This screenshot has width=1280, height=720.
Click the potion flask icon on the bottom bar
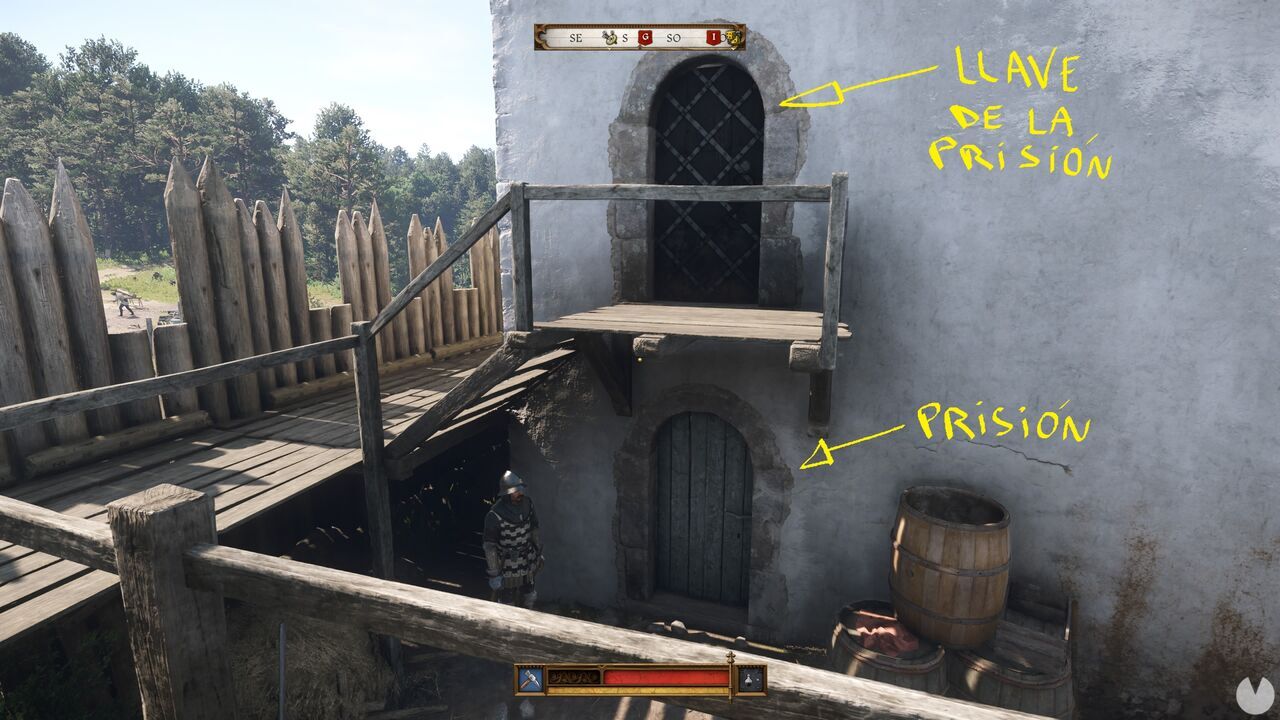(748, 677)
